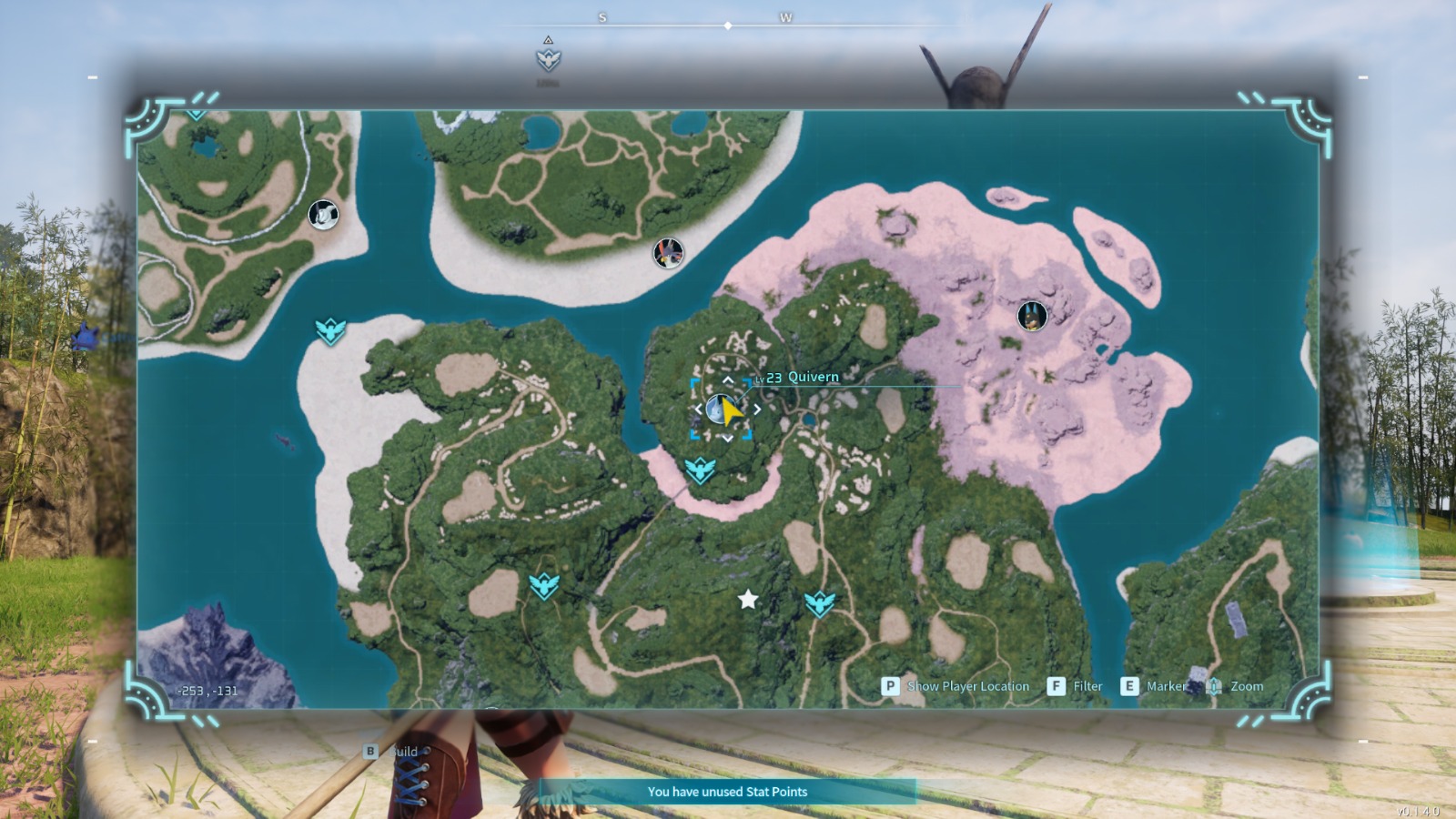Open the fast travel point just south of the player marker
Screen dimensions: 1456x819
point(701,472)
